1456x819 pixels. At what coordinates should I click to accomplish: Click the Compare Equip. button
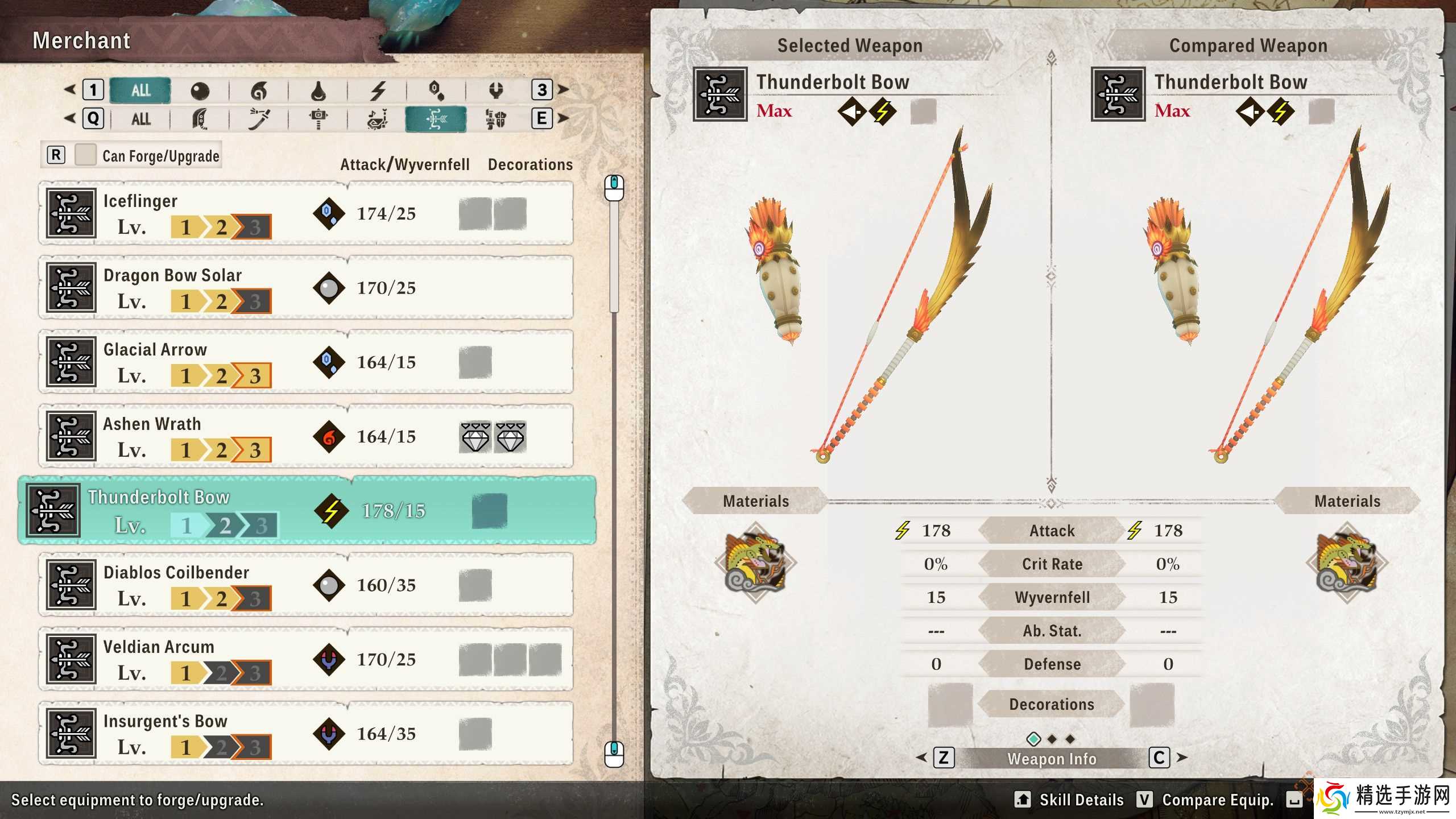[1217, 800]
